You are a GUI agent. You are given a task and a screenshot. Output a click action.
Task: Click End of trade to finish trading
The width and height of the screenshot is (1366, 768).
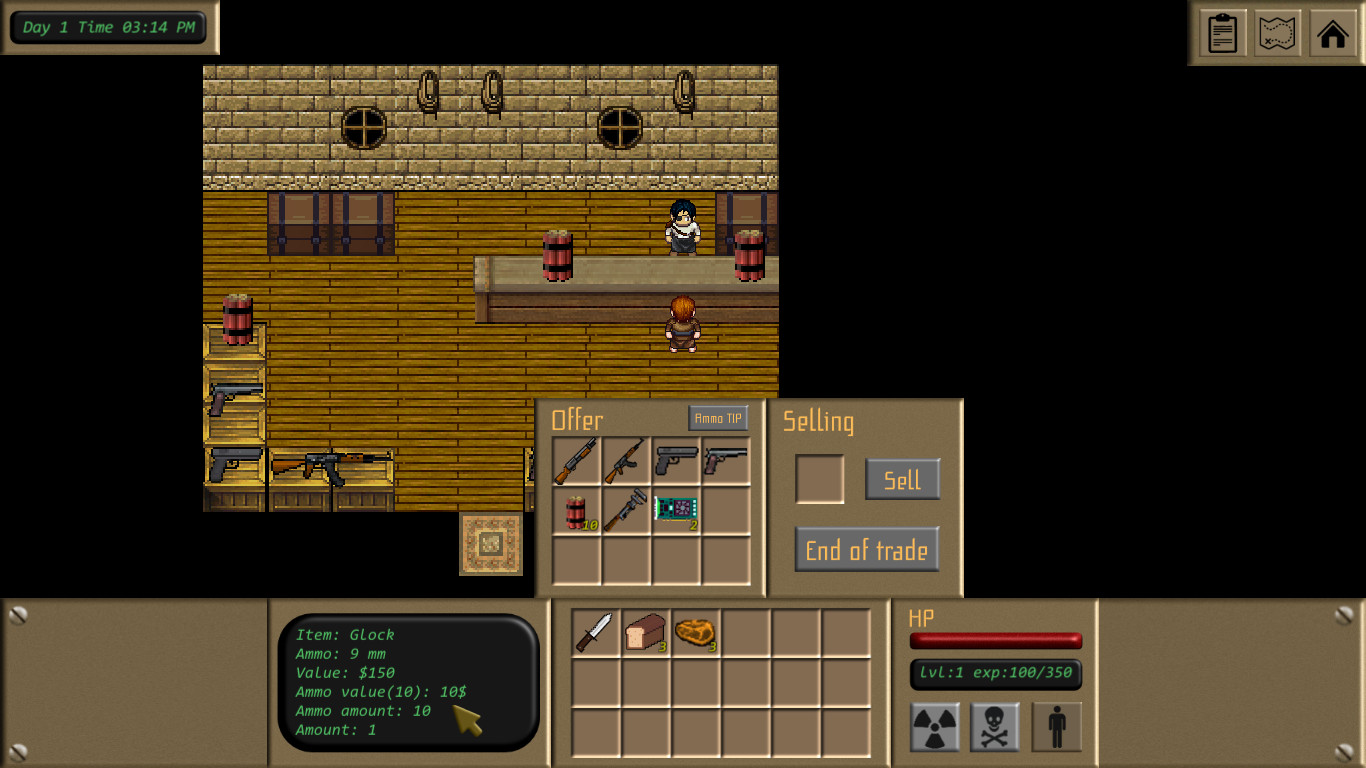coord(866,549)
